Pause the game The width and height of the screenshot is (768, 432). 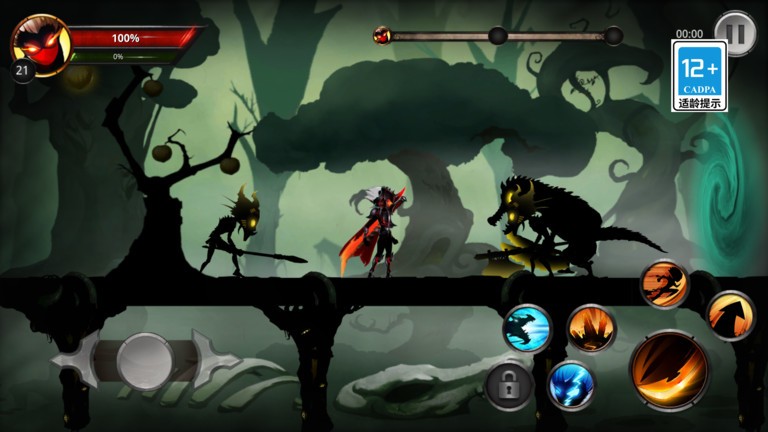(x=736, y=32)
